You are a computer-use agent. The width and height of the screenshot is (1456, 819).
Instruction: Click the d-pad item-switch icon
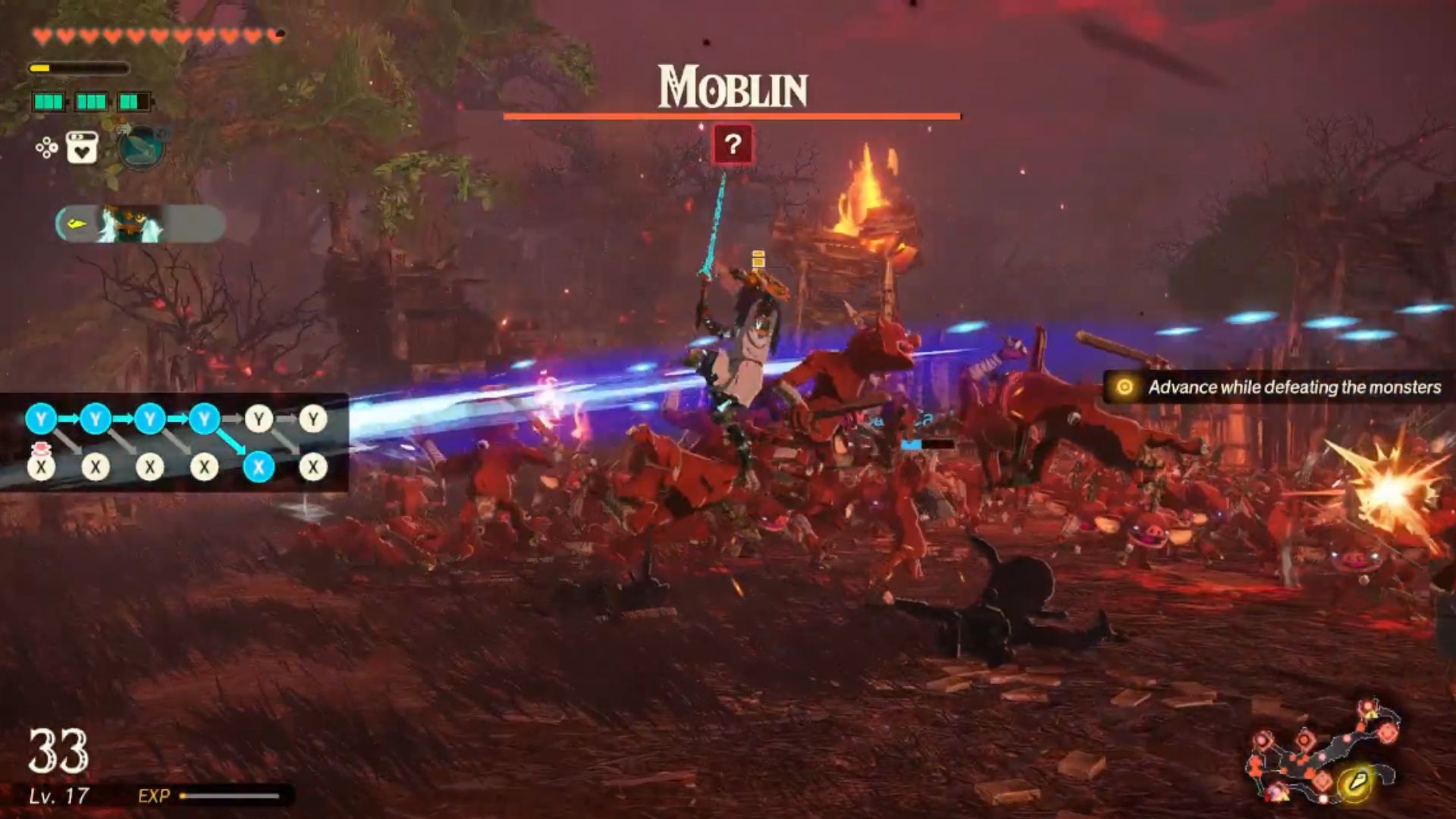coord(47,148)
